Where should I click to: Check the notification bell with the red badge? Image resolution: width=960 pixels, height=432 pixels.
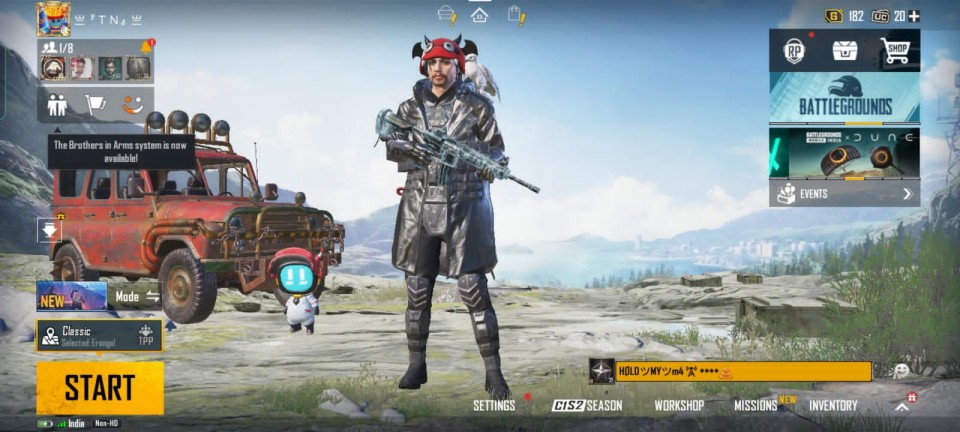[147, 46]
